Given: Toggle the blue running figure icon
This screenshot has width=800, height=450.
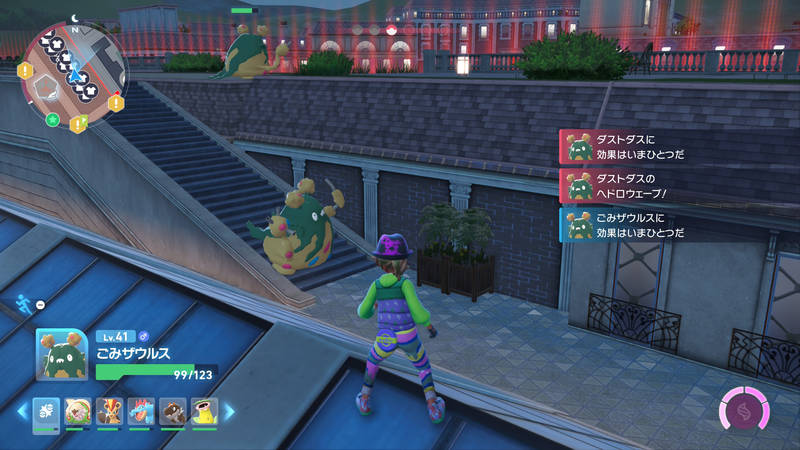Looking at the screenshot, I should pyautogui.click(x=24, y=302).
